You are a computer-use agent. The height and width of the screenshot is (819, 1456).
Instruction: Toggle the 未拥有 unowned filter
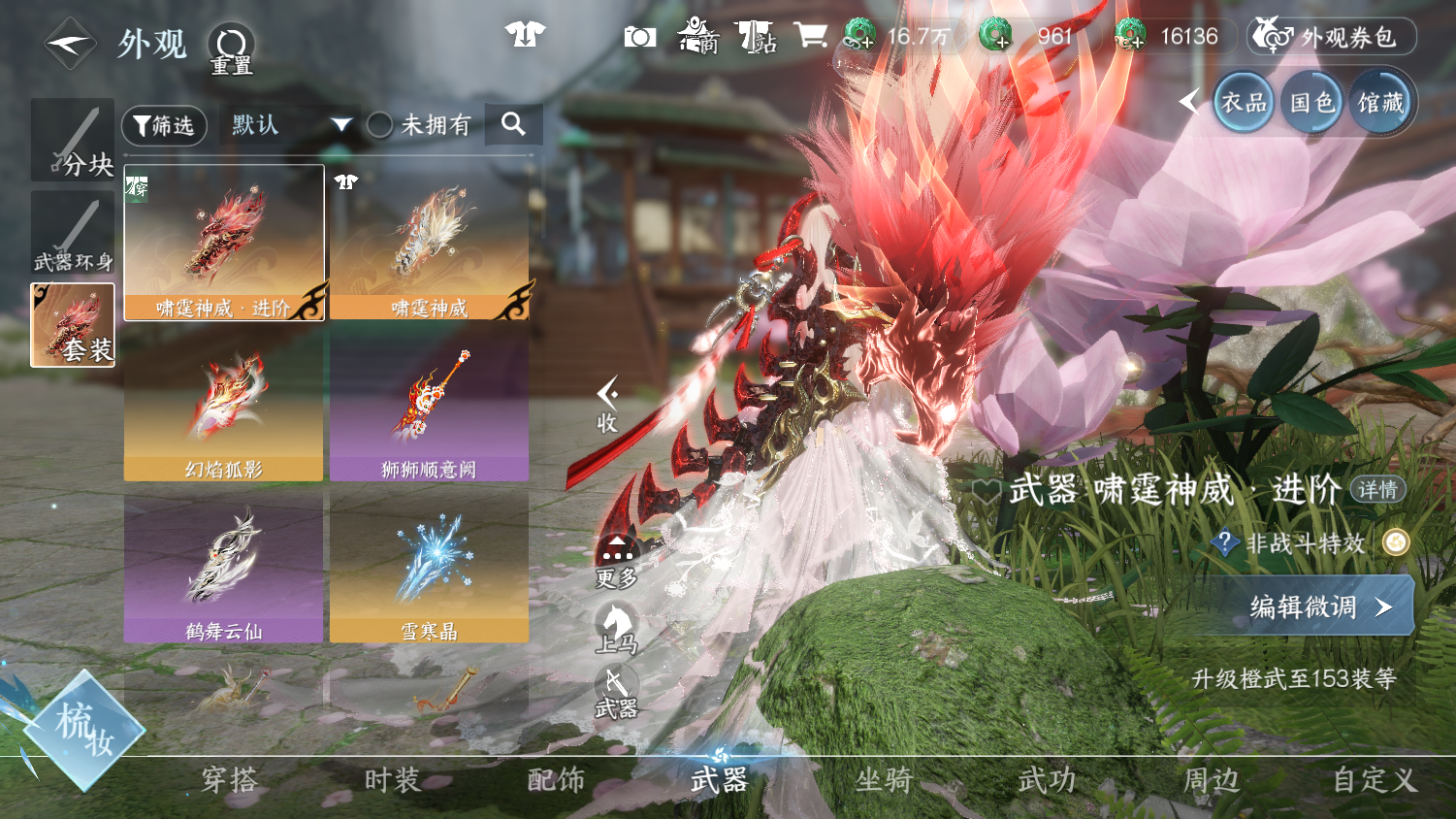tap(380, 125)
